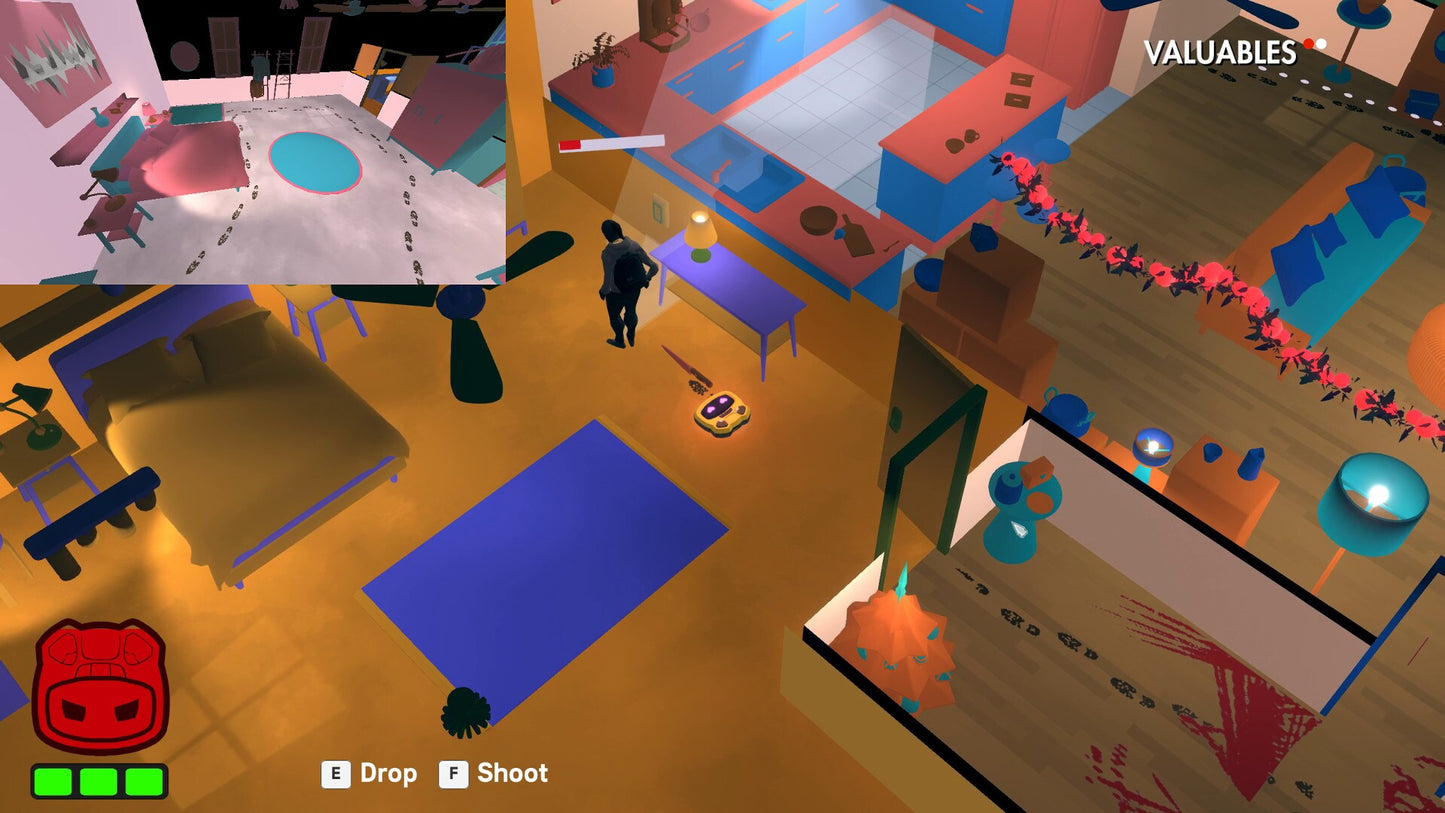Click the glowing teal floor lamp
The height and width of the screenshot is (813, 1445).
(x=1375, y=498)
